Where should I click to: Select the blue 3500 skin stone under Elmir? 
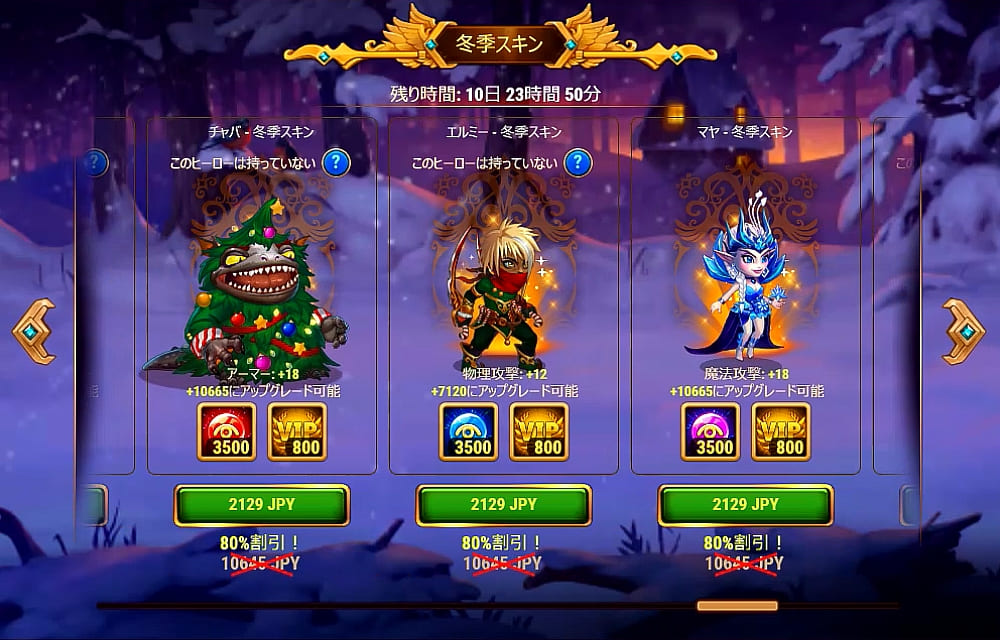tap(468, 432)
